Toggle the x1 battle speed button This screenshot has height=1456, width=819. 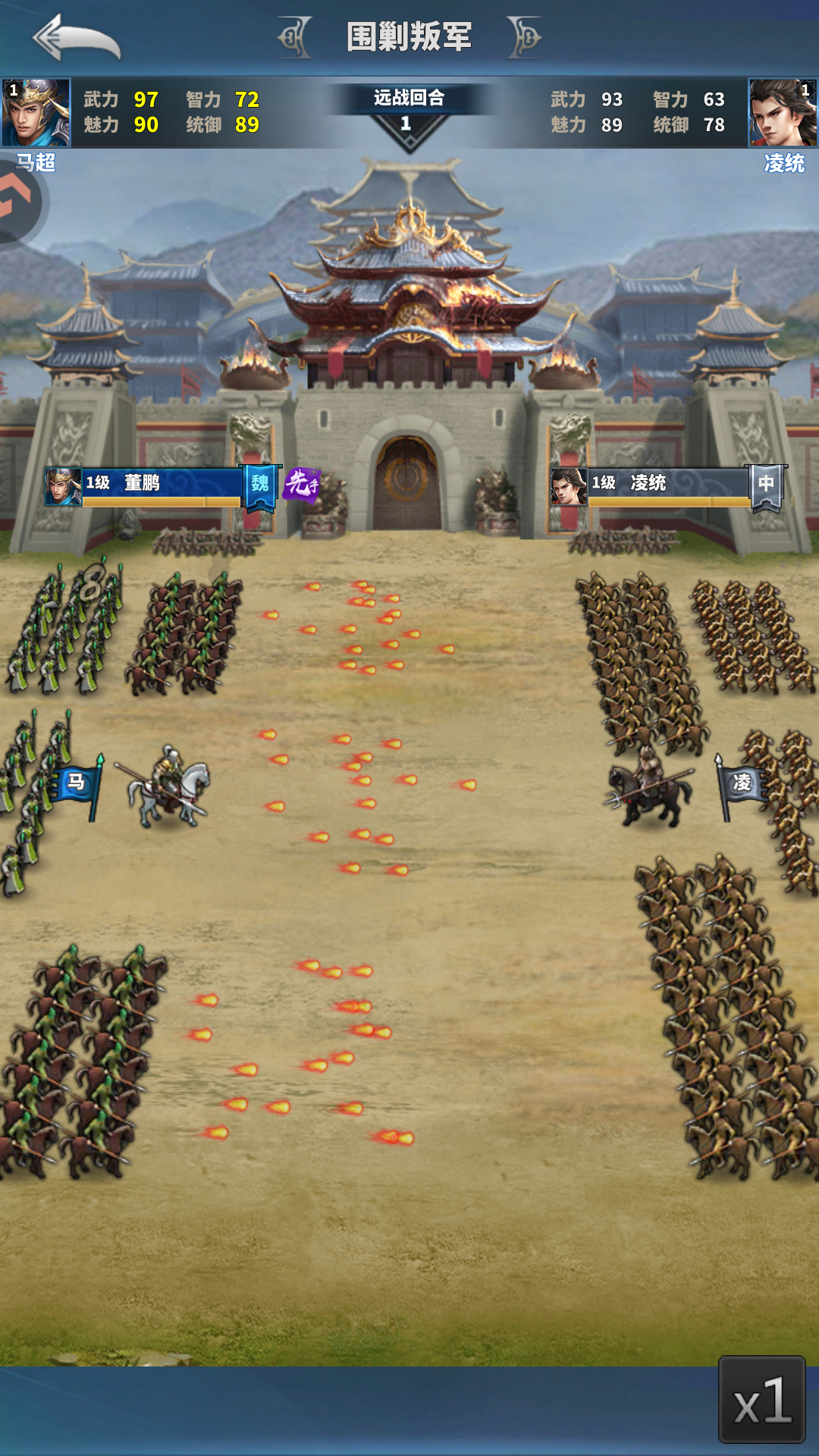(x=761, y=1399)
